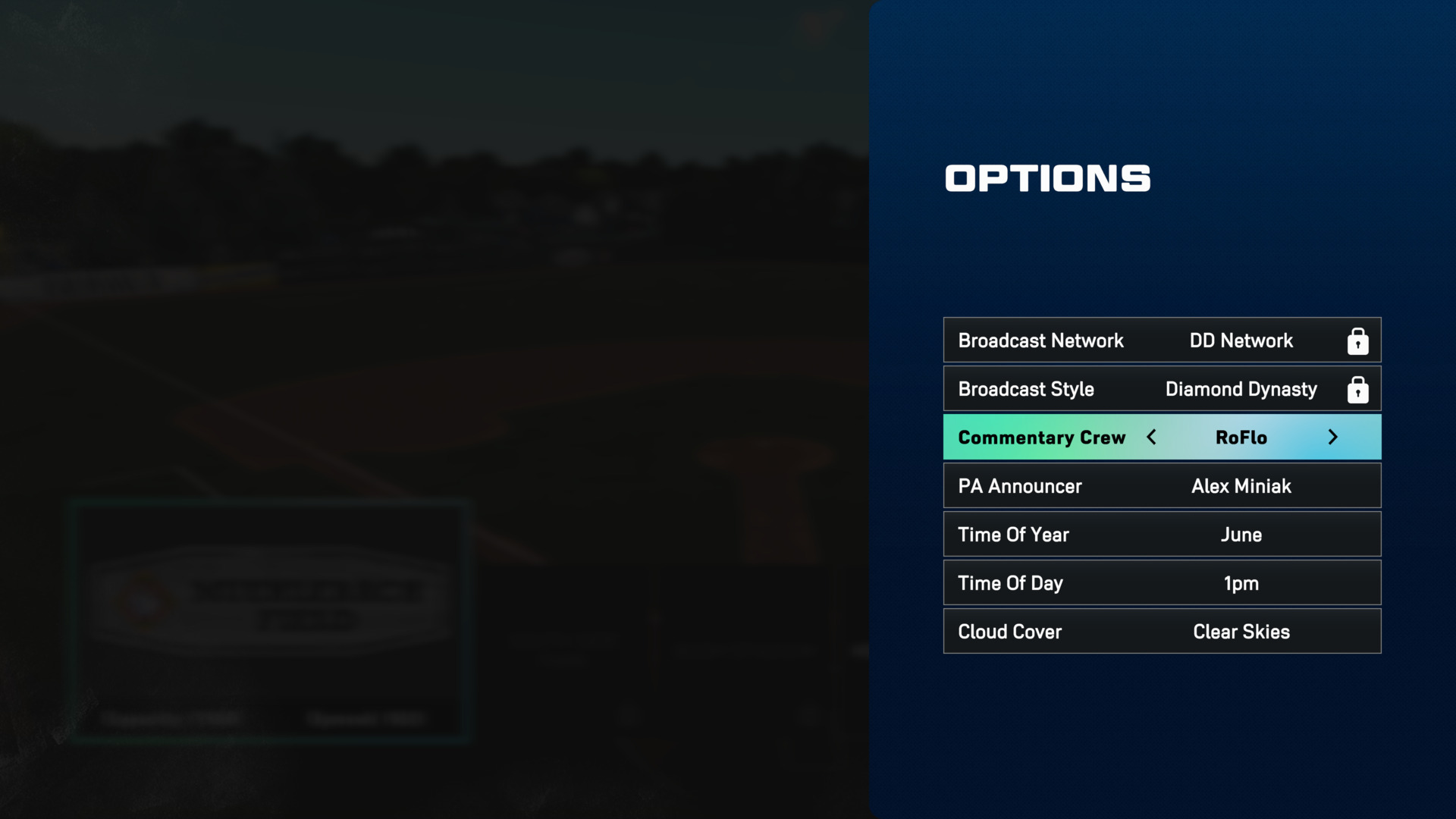Select the Broadcast Network row
The width and height of the screenshot is (1456, 819).
1162,340
